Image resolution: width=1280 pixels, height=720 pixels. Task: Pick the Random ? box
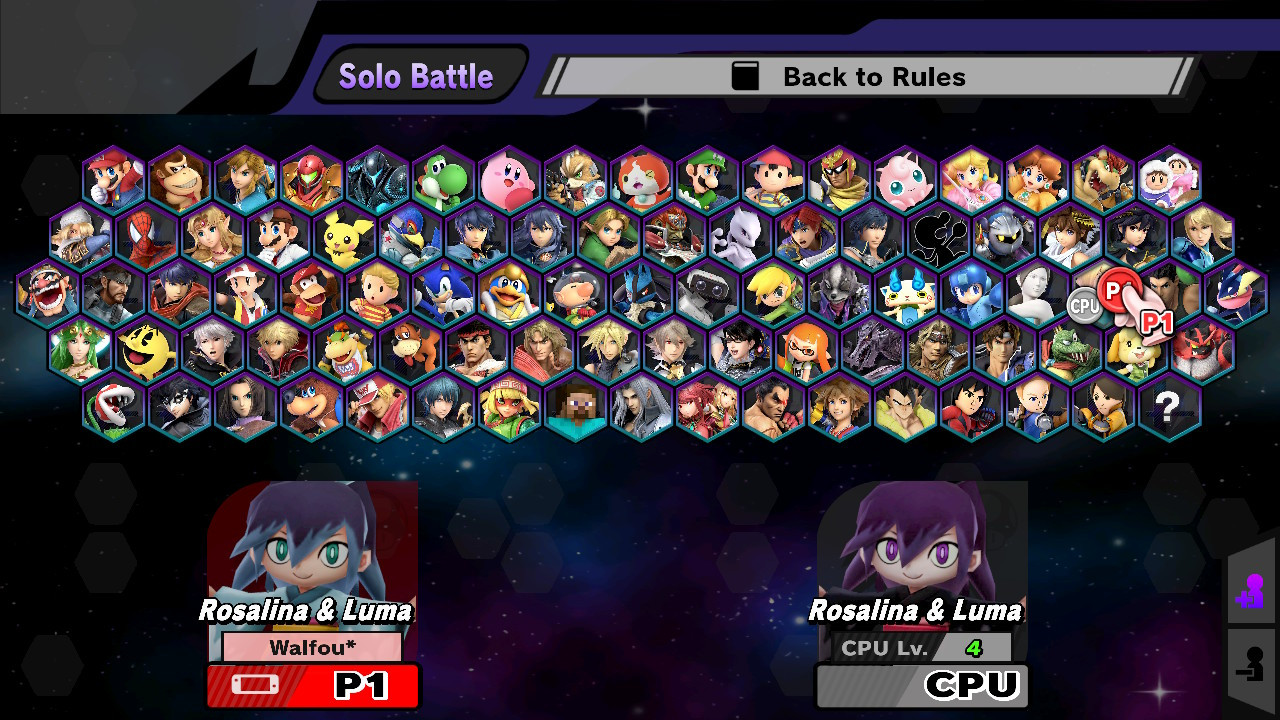click(1168, 408)
